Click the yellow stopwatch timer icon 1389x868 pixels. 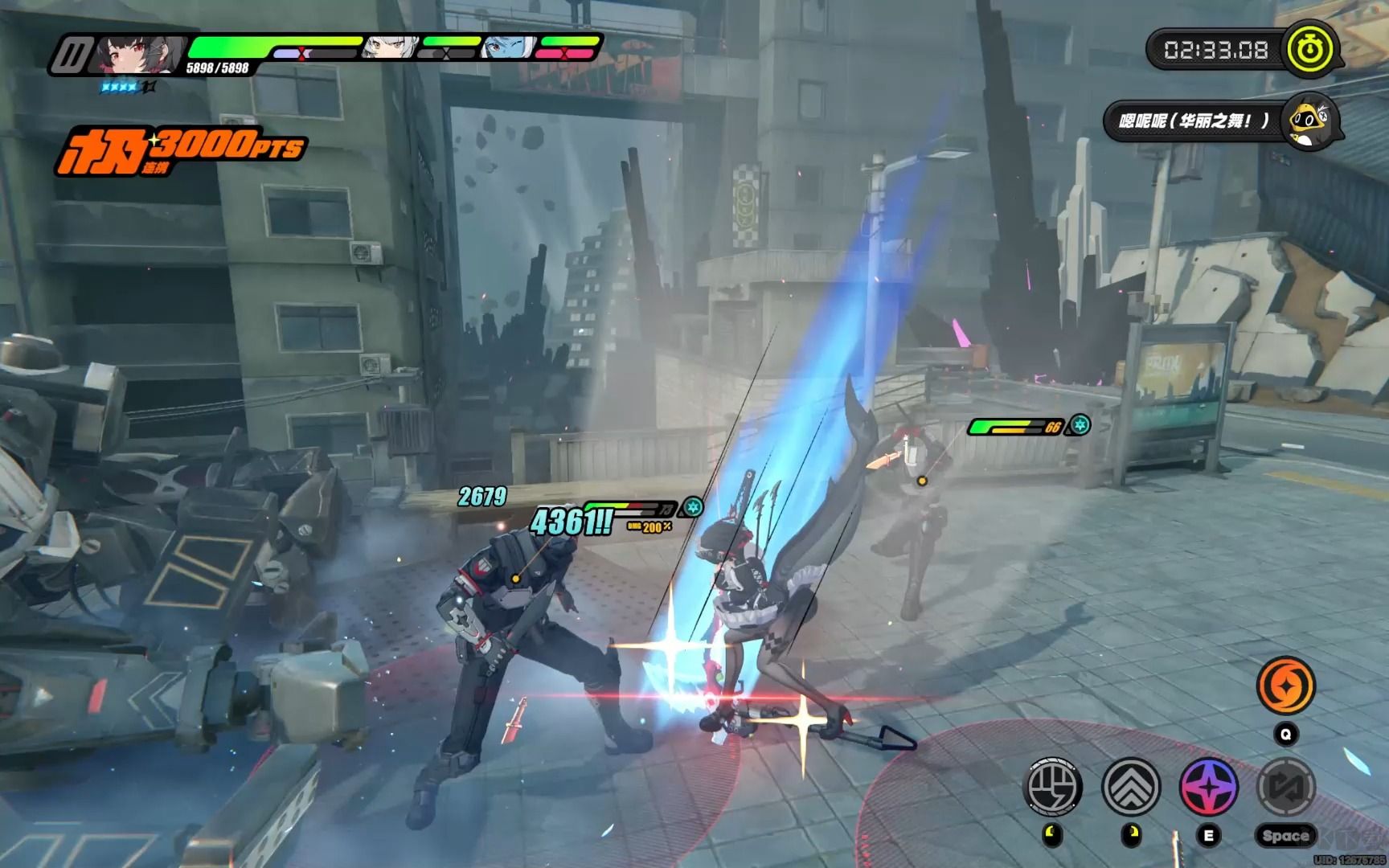[x=1311, y=50]
